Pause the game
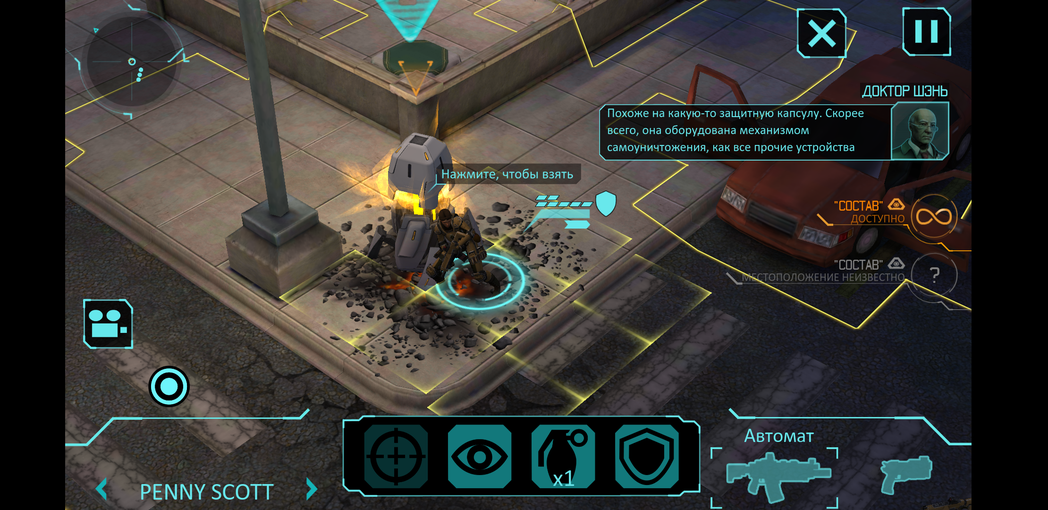The image size is (1048, 510). click(x=926, y=32)
